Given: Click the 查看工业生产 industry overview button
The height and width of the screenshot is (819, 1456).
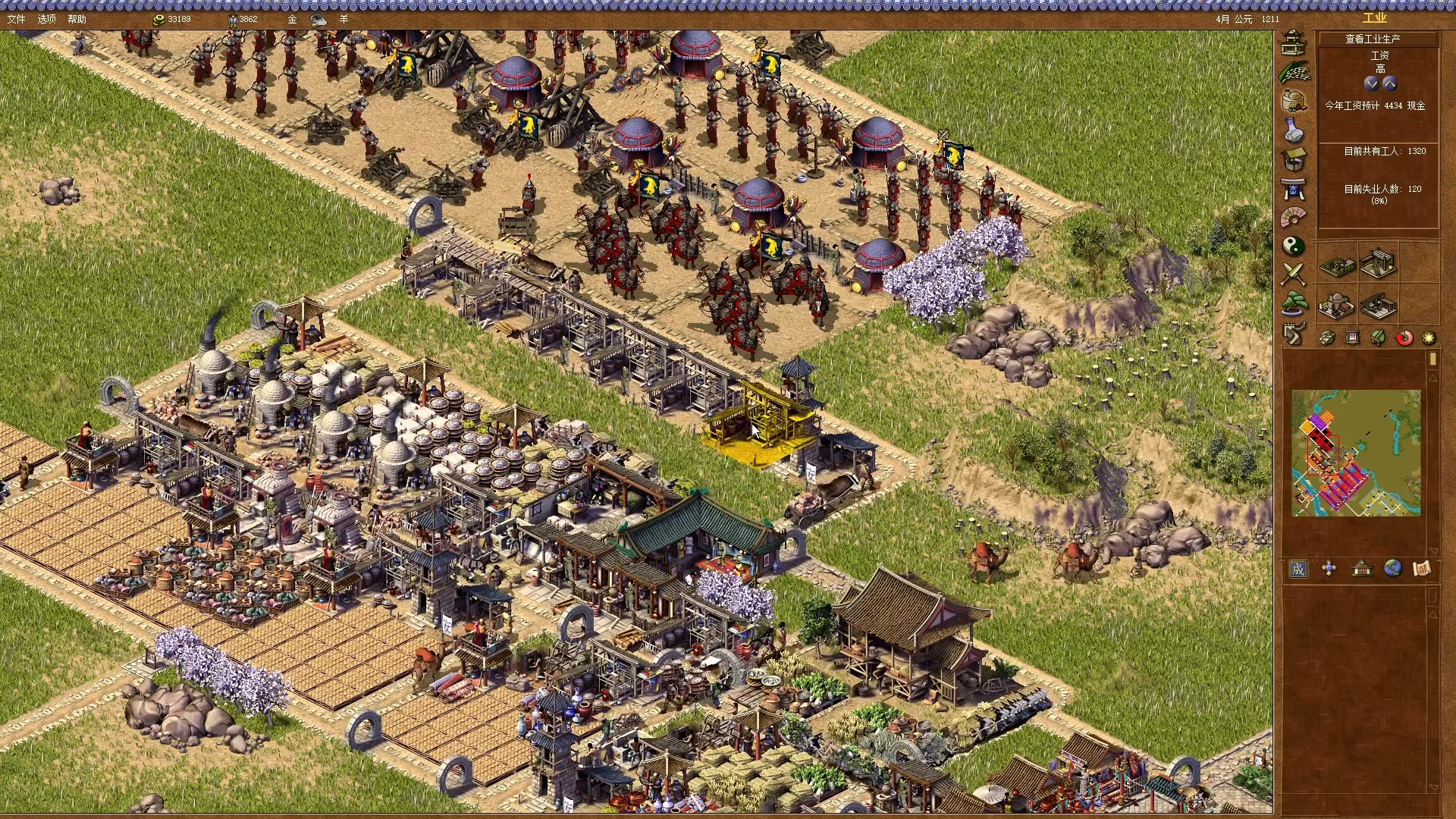Looking at the screenshot, I should [1373, 39].
